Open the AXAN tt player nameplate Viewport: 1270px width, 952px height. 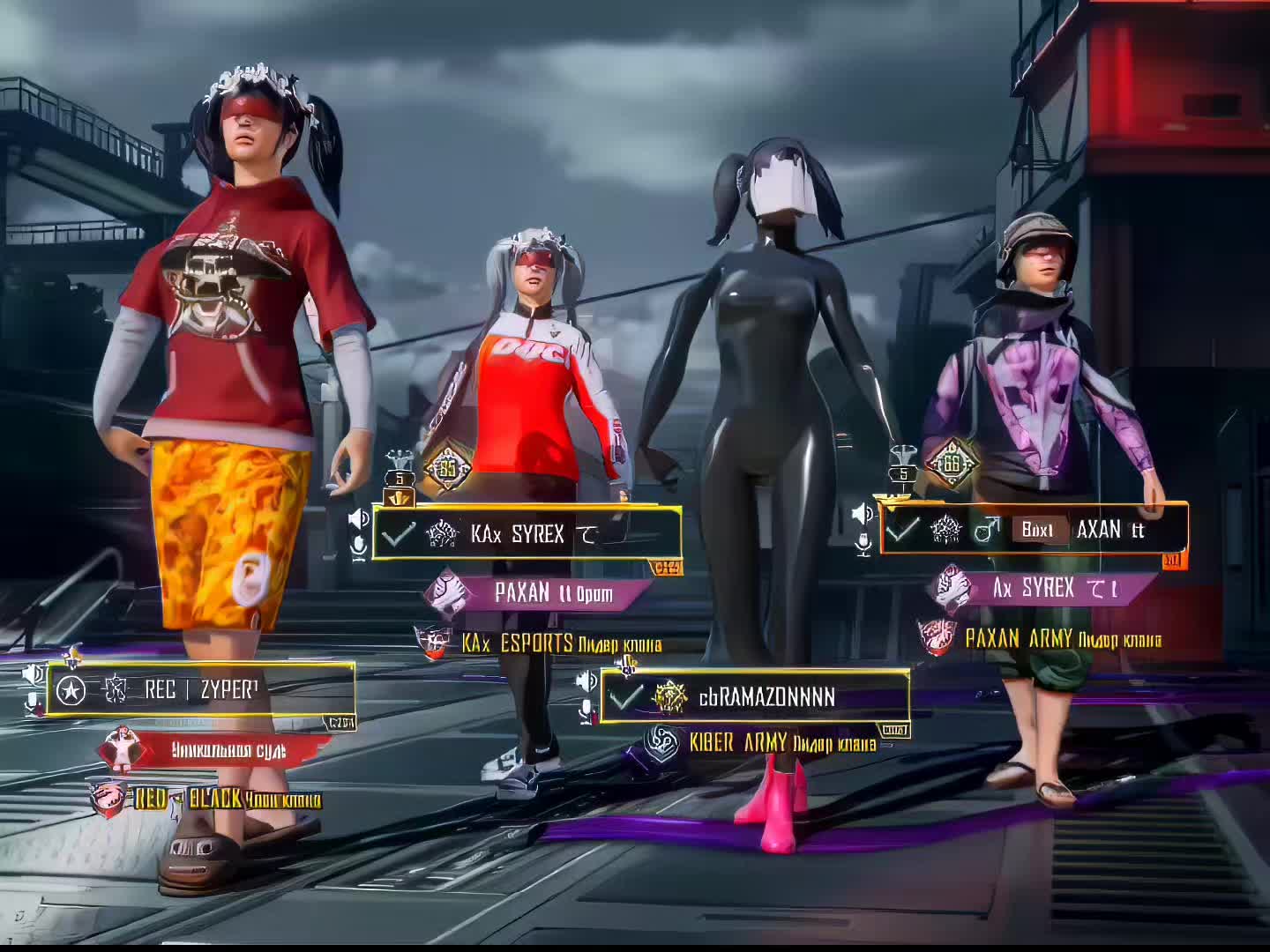click(x=1035, y=529)
